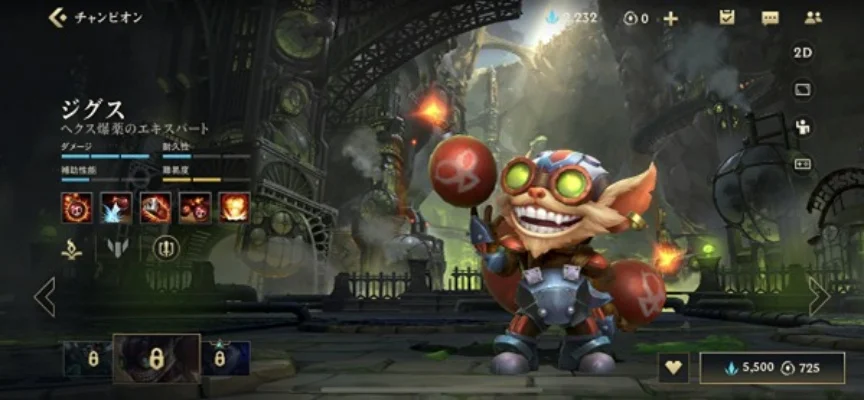View the blue blast ability icon
Viewport: 864px width, 400px height.
pos(116,207)
